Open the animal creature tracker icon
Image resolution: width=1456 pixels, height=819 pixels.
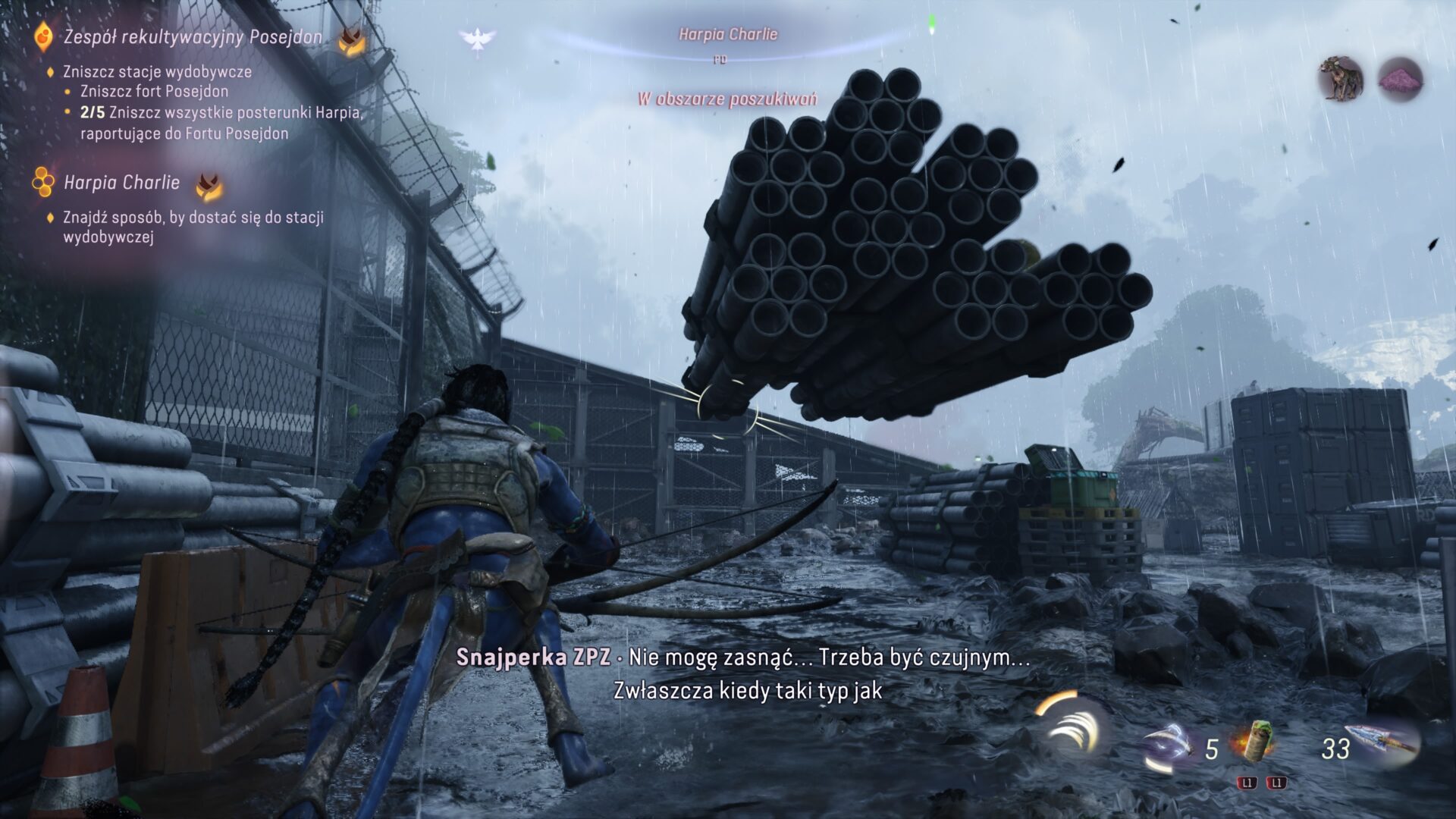1341,78
